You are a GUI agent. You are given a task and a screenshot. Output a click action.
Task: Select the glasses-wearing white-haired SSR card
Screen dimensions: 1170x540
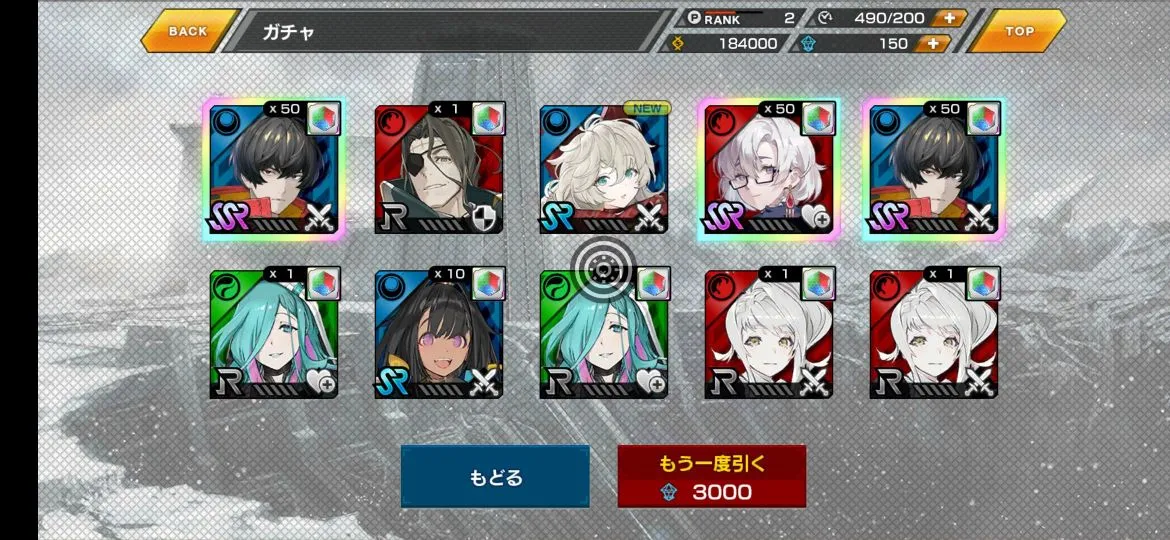point(769,170)
